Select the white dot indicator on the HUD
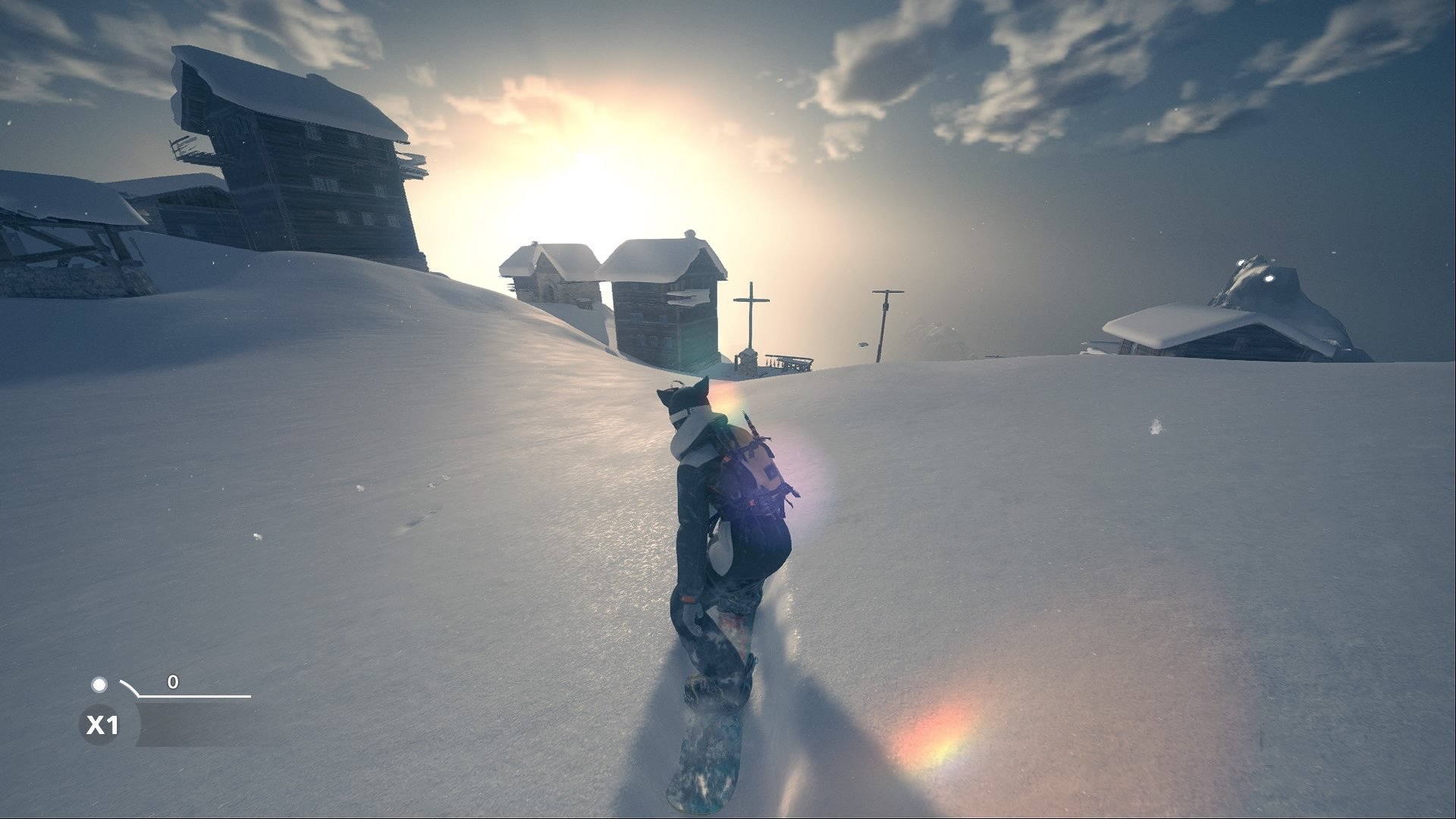The width and height of the screenshot is (1456, 819). [x=99, y=685]
